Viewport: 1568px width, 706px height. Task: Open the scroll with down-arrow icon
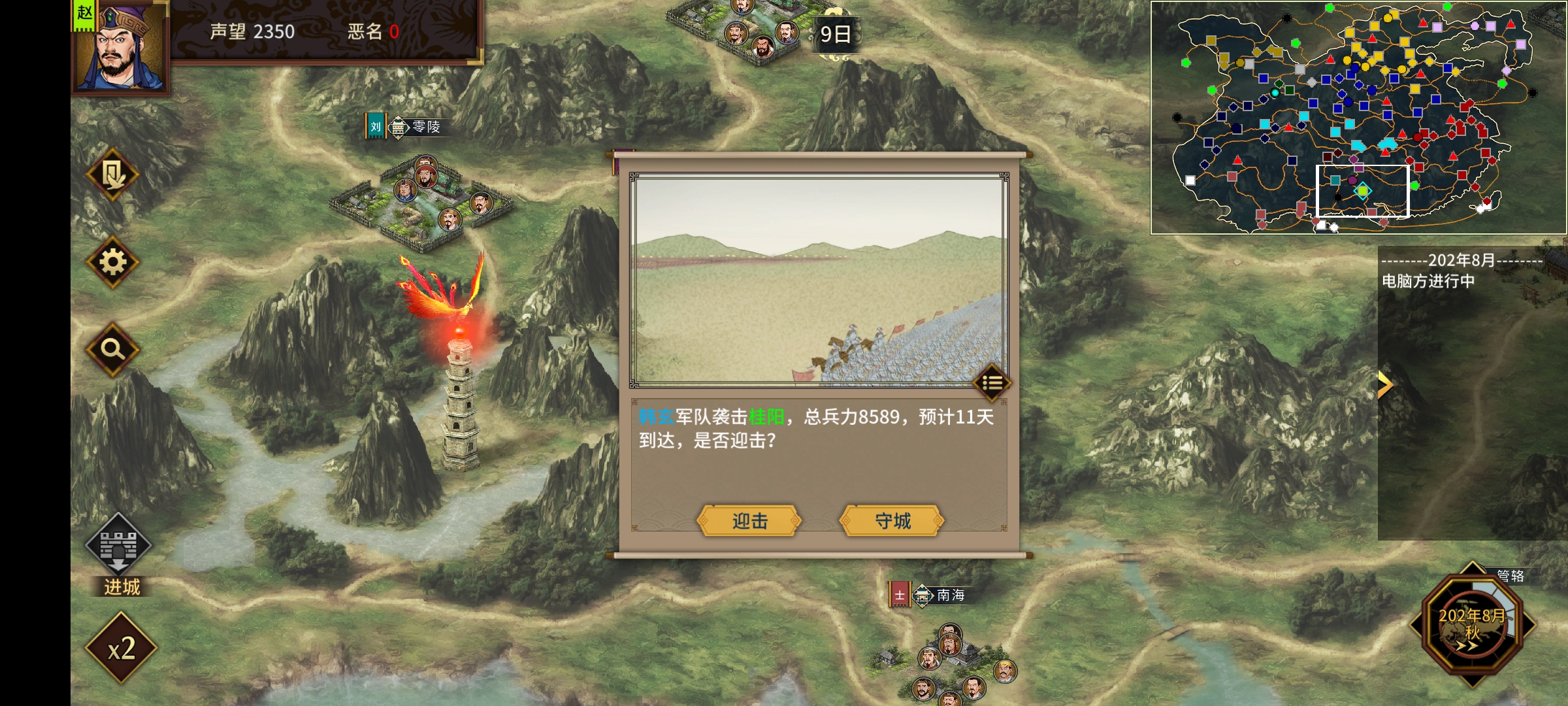click(112, 175)
